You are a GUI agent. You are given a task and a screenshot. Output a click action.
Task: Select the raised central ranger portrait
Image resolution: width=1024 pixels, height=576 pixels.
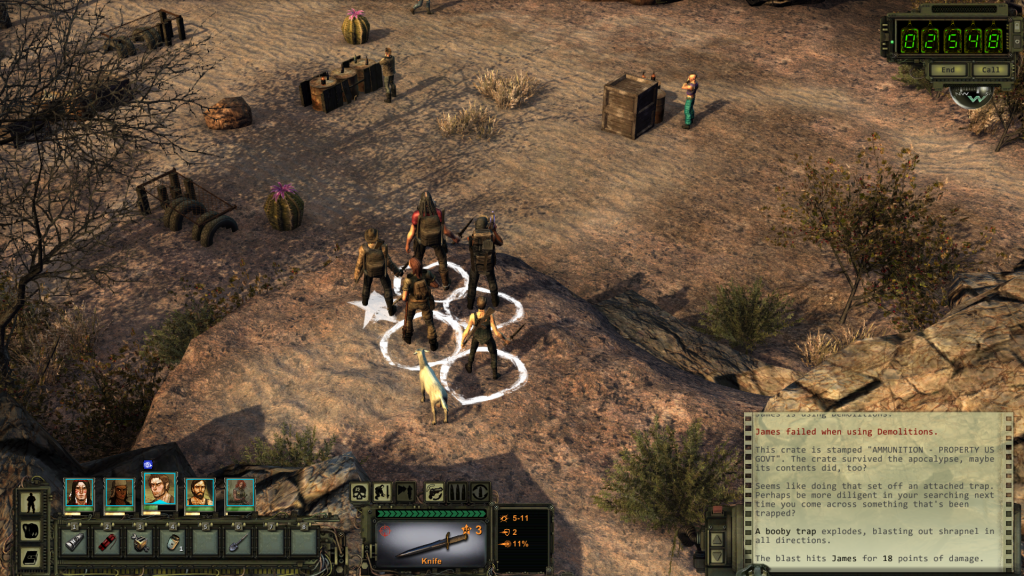coord(159,489)
